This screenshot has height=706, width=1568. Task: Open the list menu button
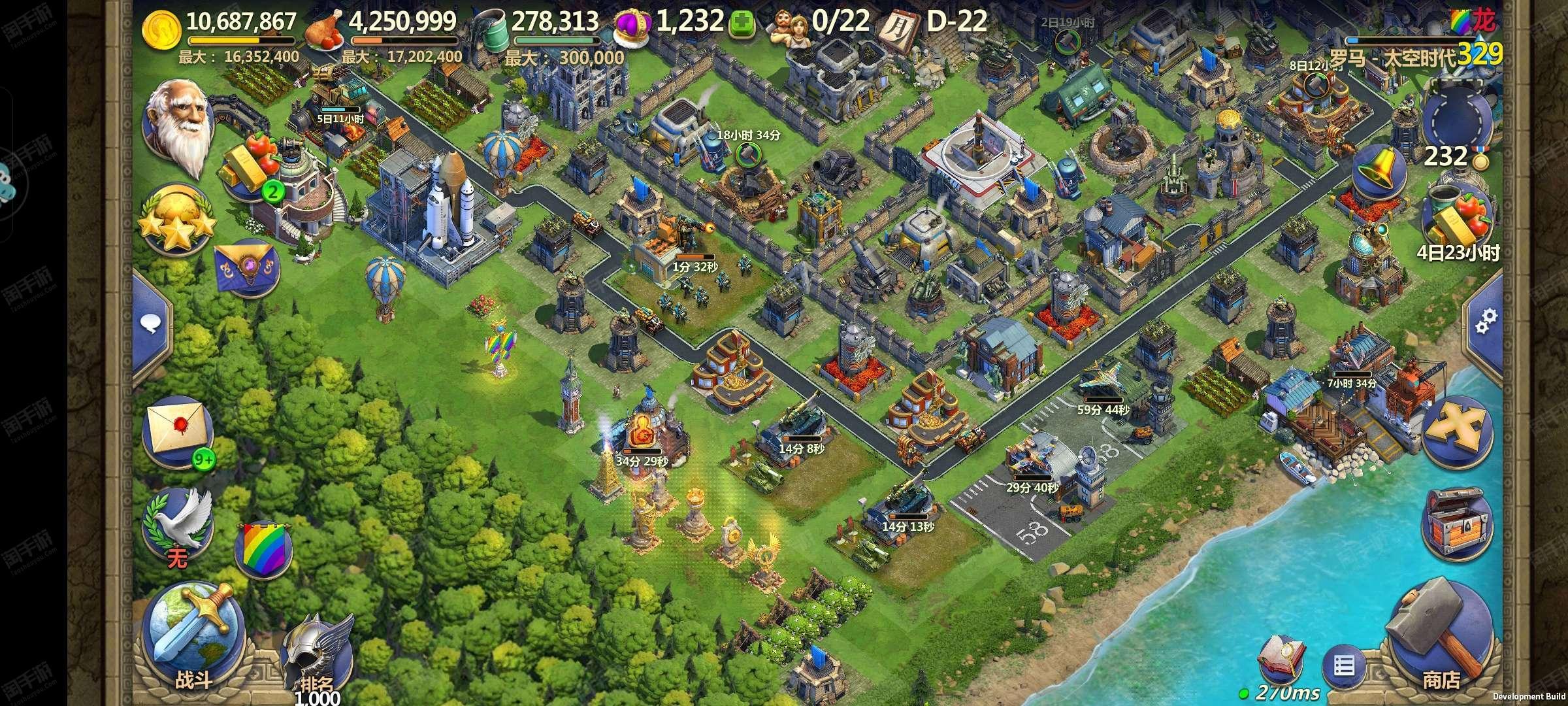coord(1343,667)
